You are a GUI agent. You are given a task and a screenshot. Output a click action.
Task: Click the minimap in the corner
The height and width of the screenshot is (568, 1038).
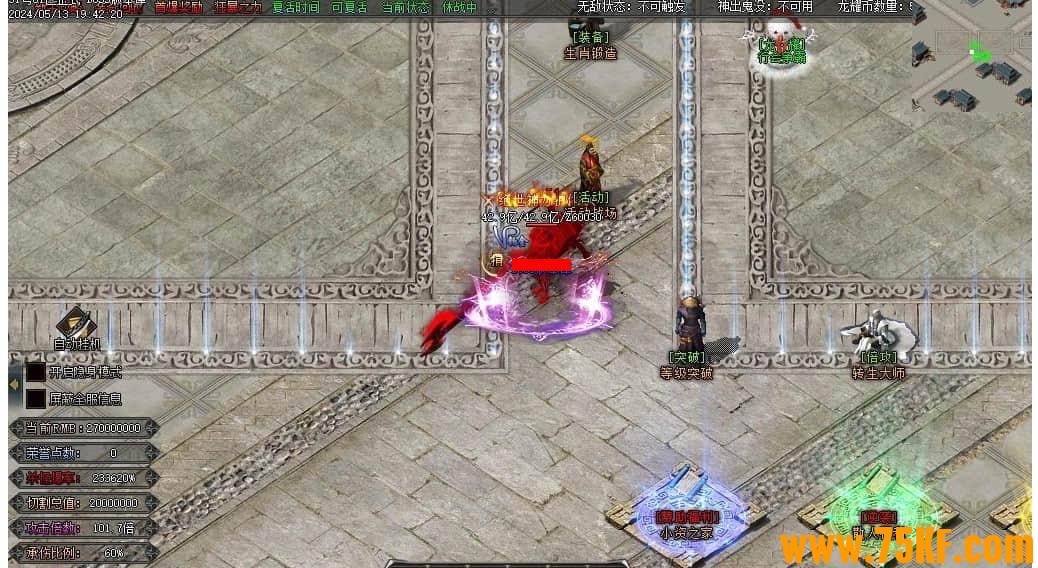[x=970, y=58]
